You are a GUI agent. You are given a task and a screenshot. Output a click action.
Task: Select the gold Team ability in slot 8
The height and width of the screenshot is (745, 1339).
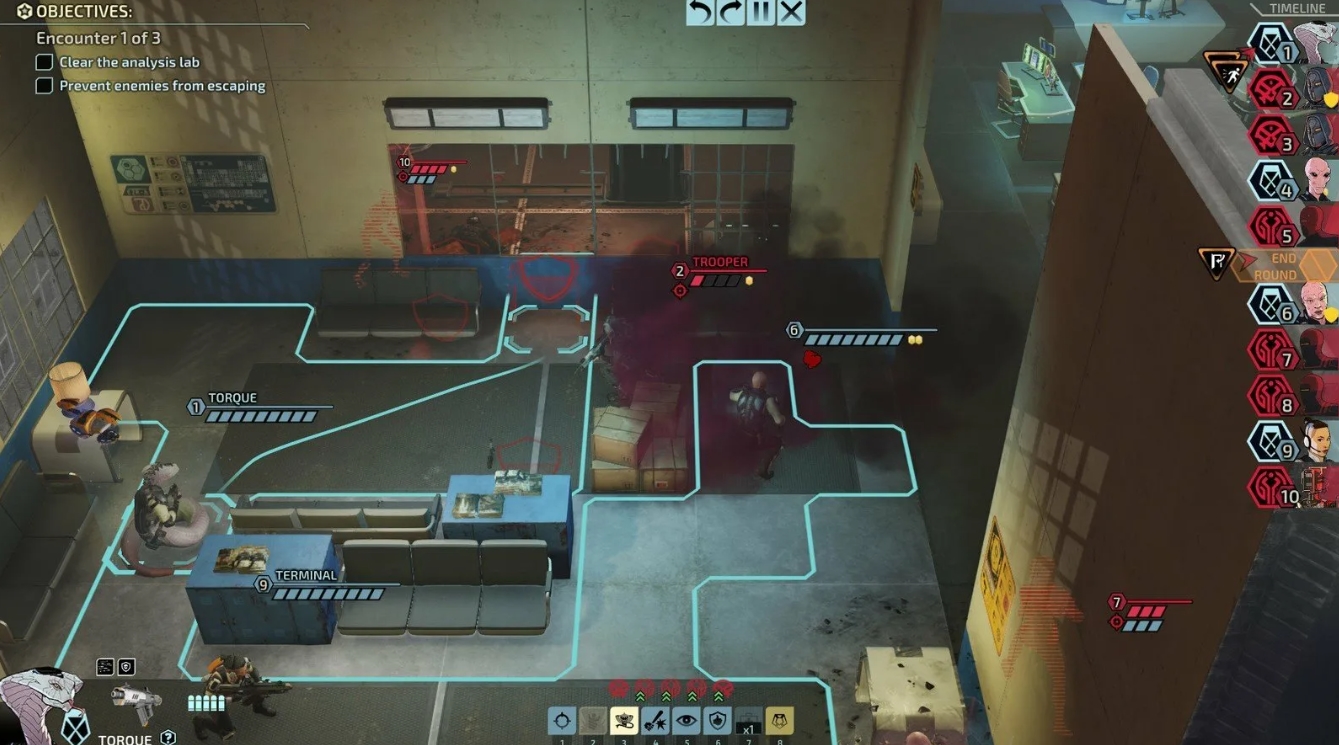(780, 720)
